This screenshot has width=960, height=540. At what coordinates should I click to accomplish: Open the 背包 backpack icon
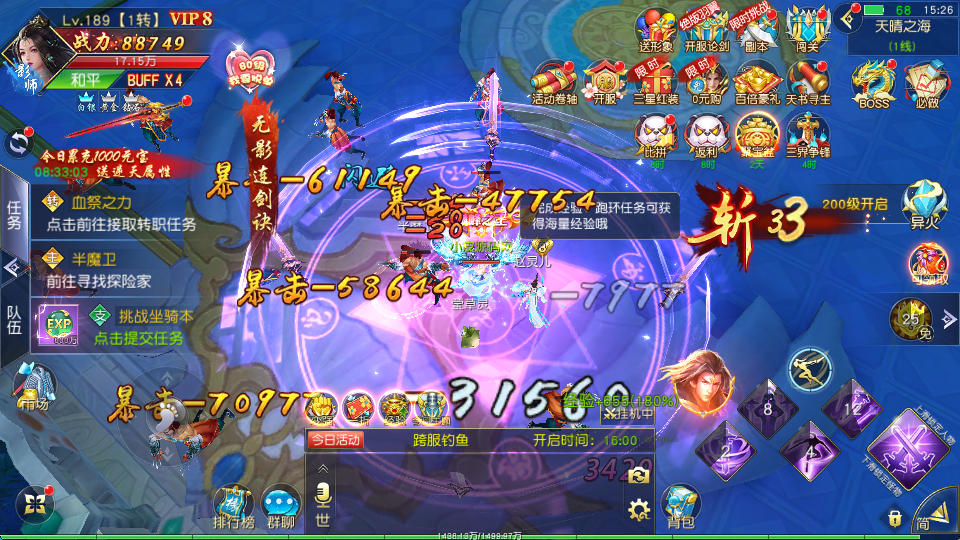(680, 506)
